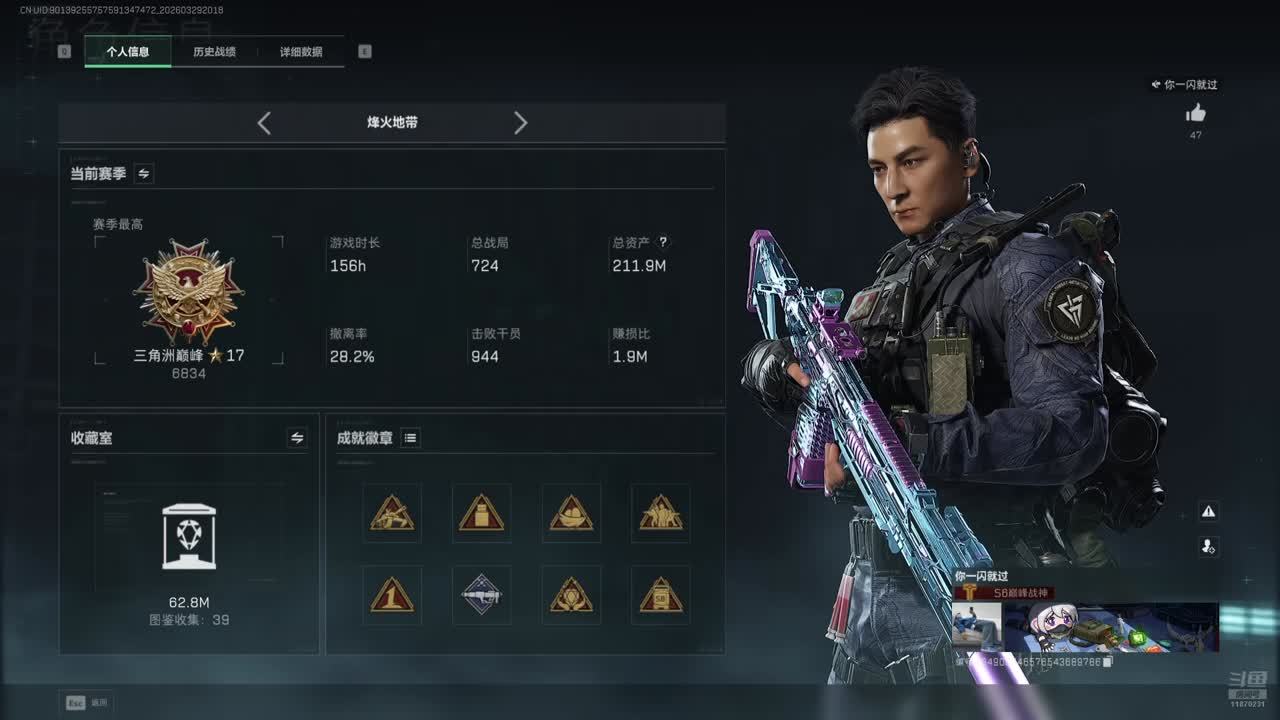Go to previous mode with left arrow
This screenshot has width=1280, height=720.
[264, 123]
